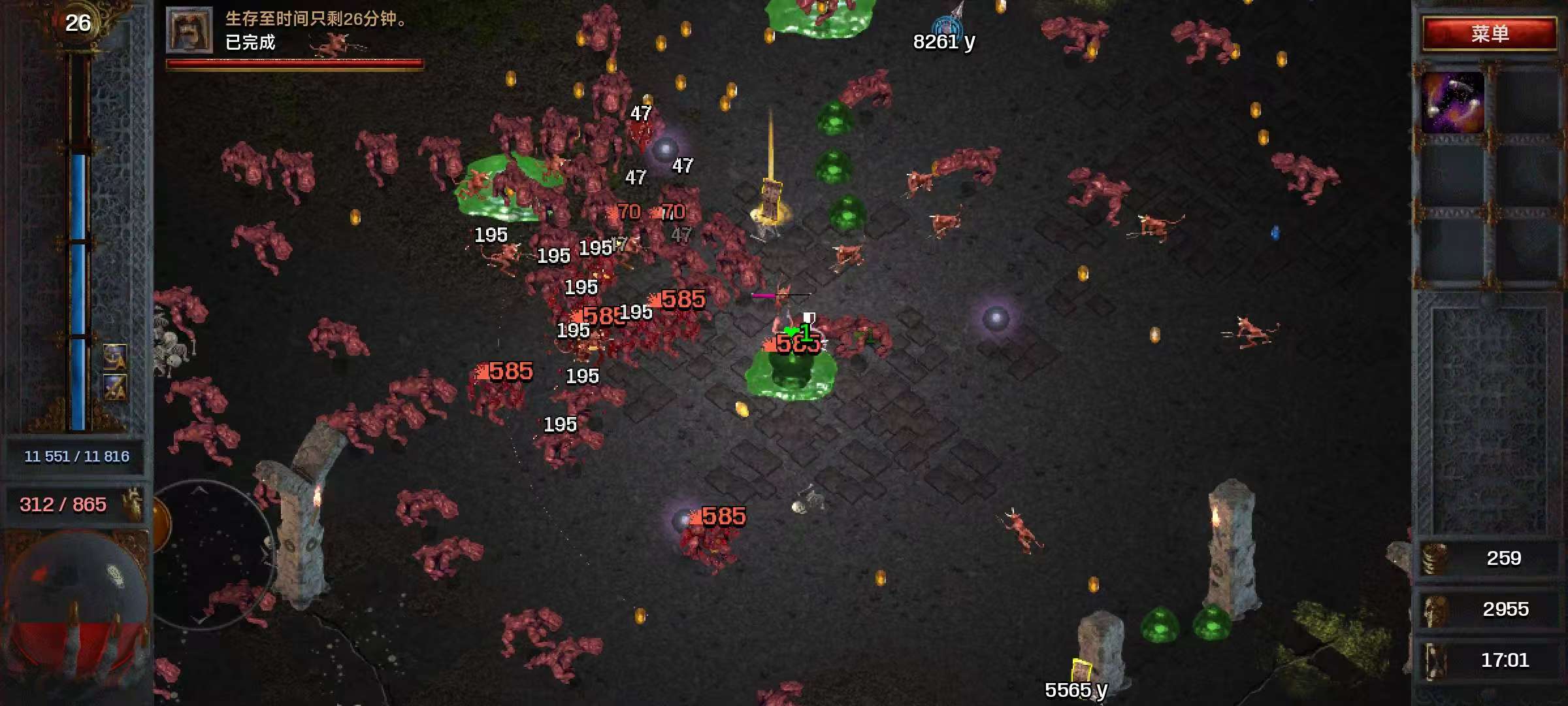Select the lower gold buff icon

tap(115, 387)
